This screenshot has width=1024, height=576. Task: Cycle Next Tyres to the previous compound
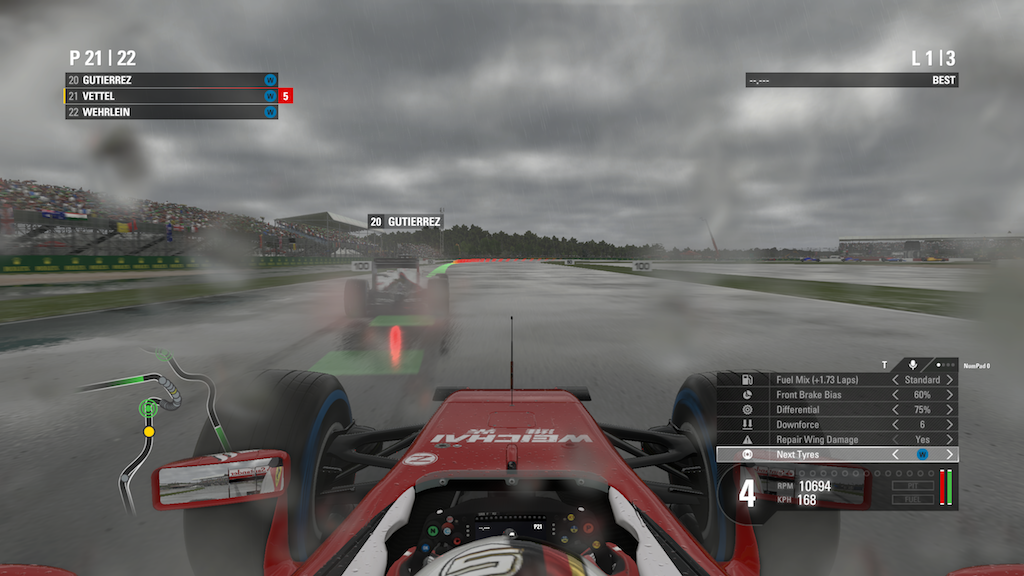[895, 455]
